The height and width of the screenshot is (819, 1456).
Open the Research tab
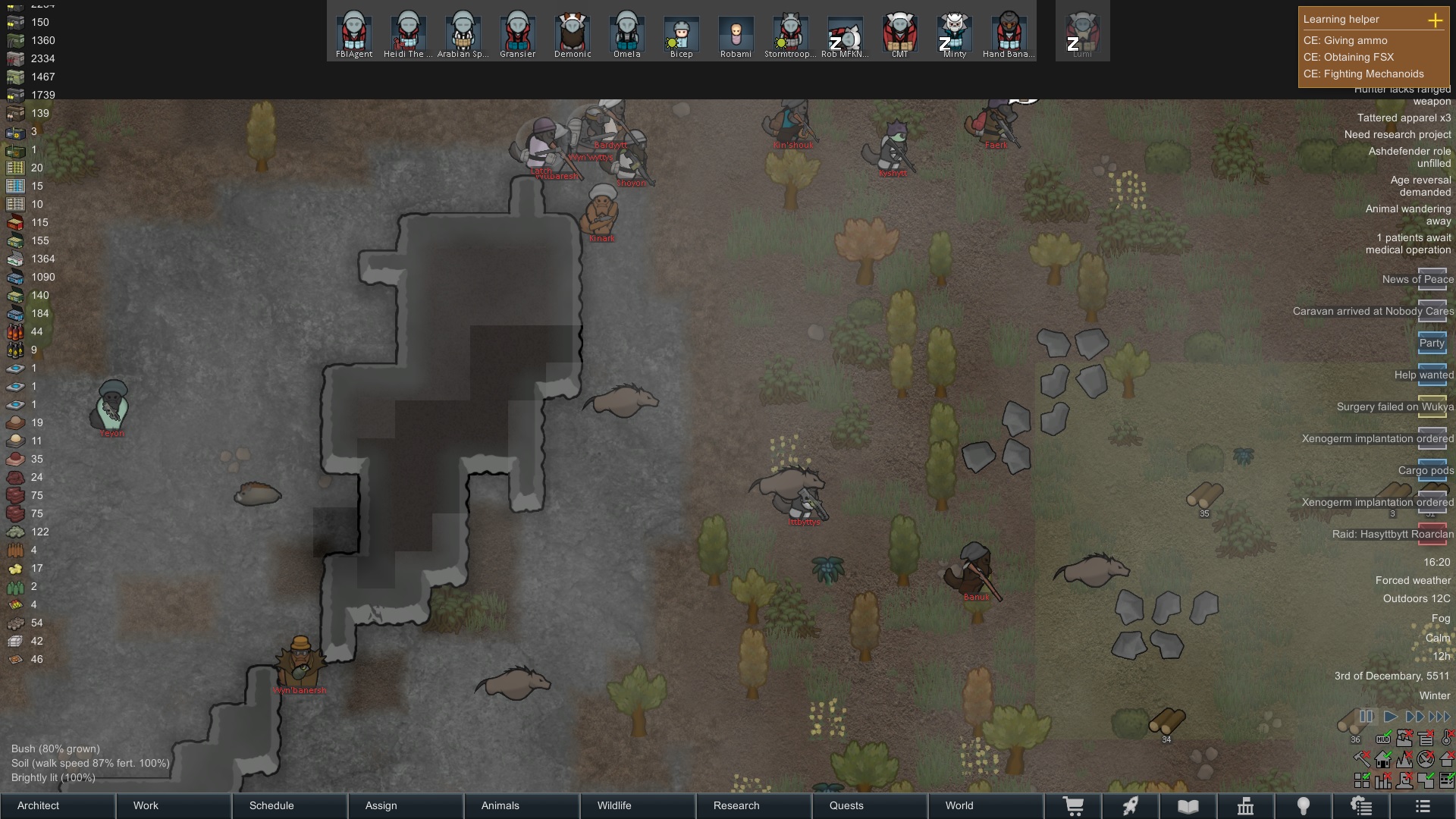tap(754, 805)
